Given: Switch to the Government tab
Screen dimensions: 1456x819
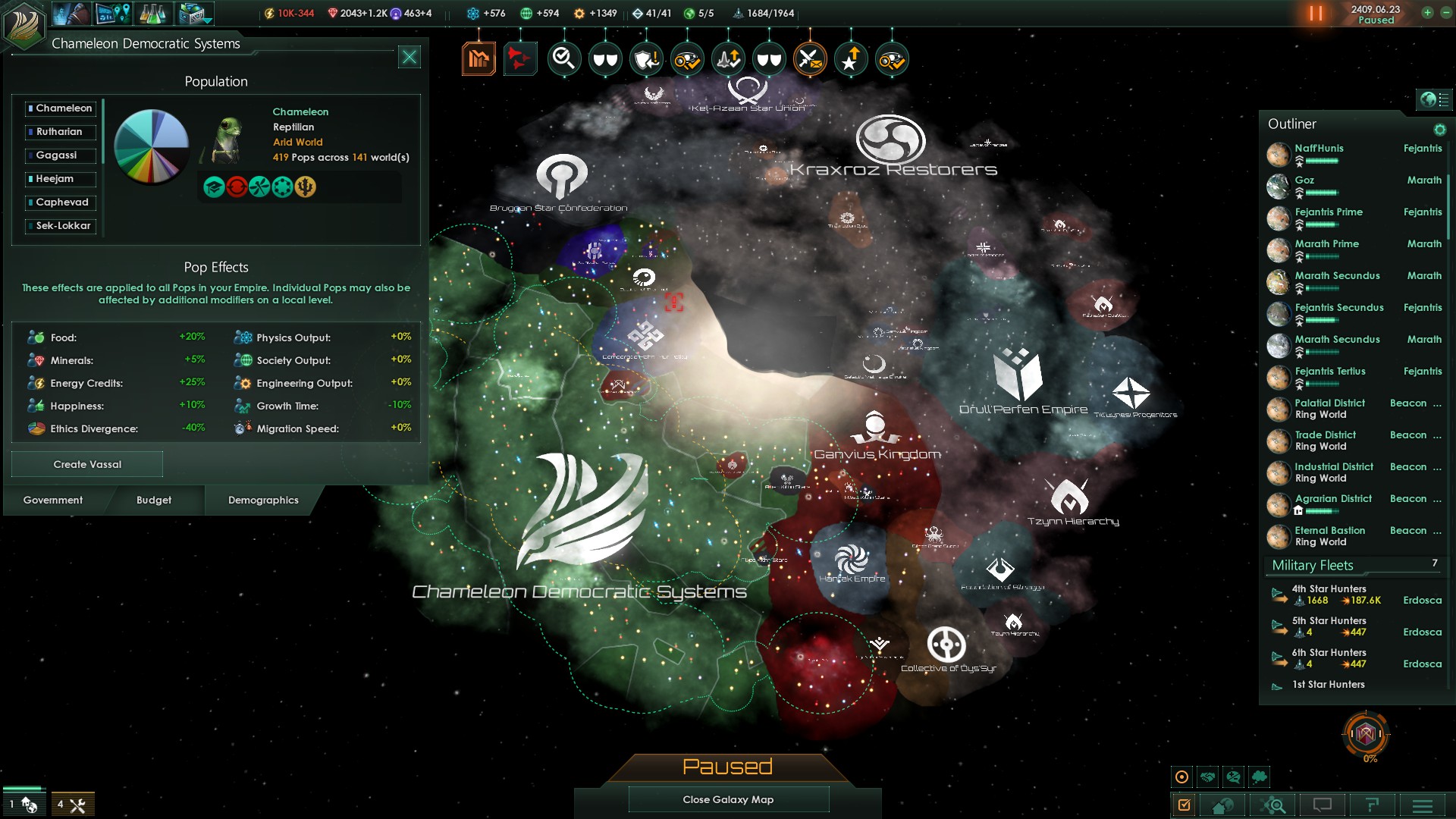Looking at the screenshot, I should pos(53,500).
